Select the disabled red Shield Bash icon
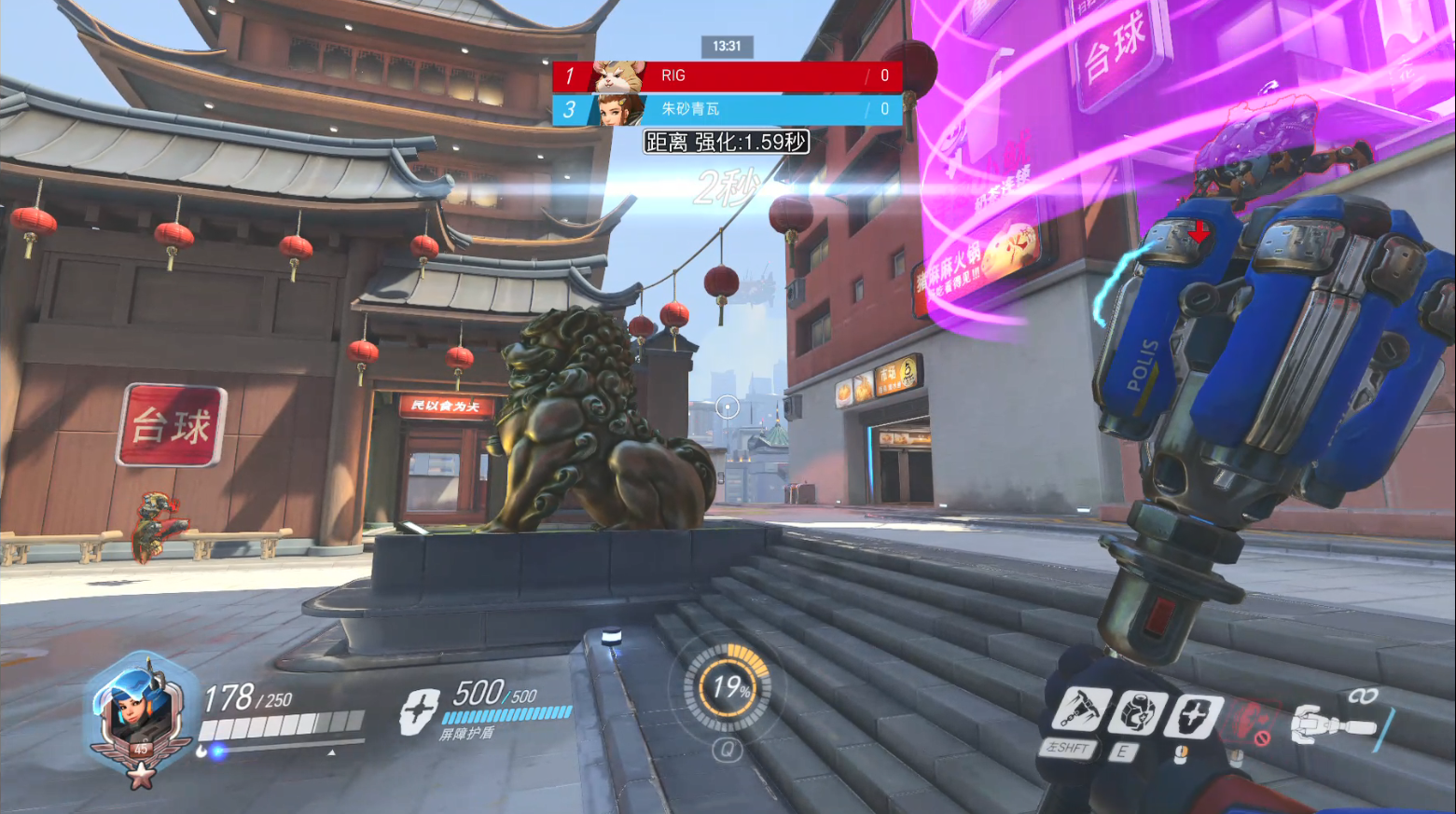 tap(1251, 721)
